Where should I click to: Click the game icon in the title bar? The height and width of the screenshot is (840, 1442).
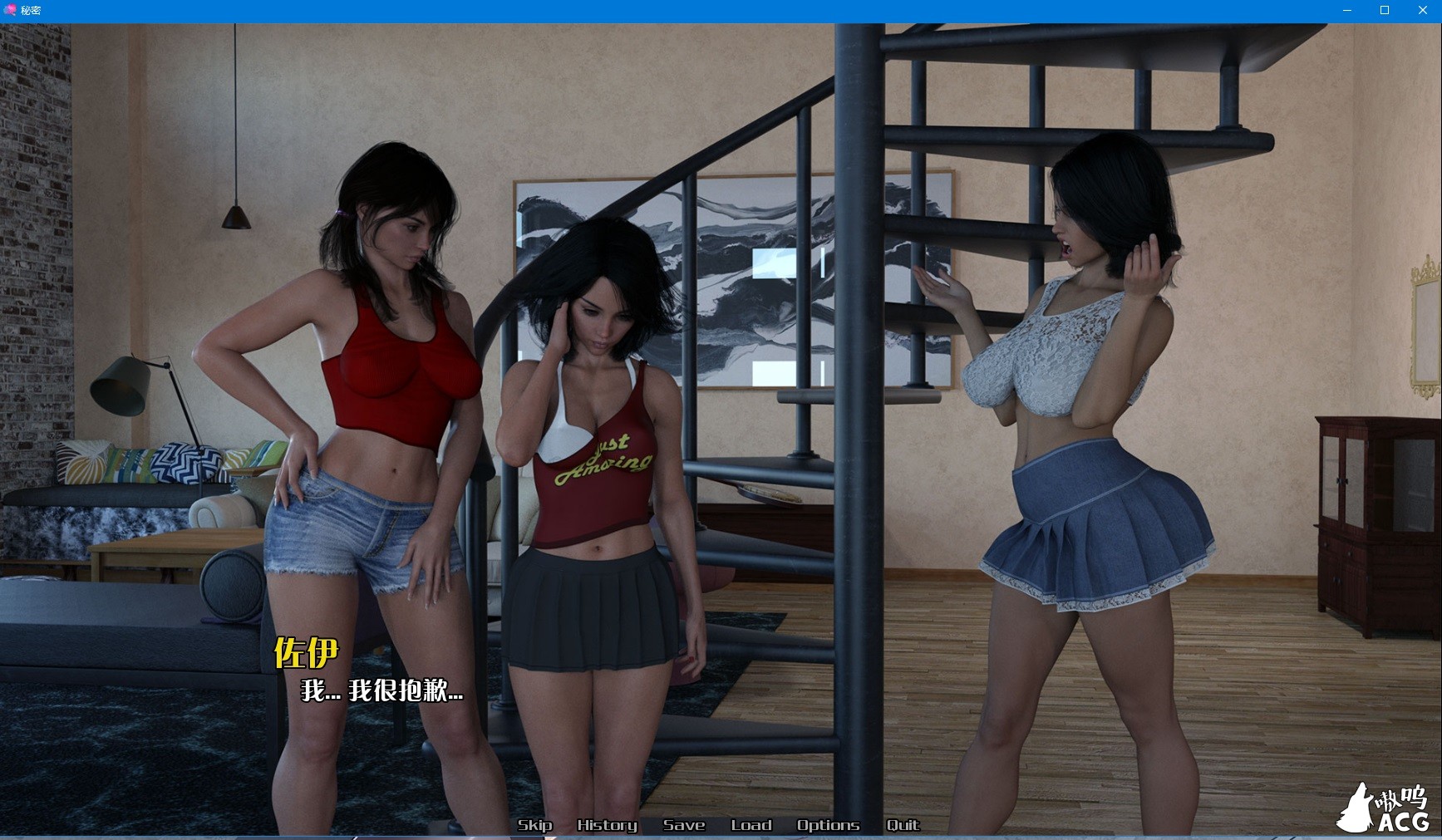(x=8, y=10)
